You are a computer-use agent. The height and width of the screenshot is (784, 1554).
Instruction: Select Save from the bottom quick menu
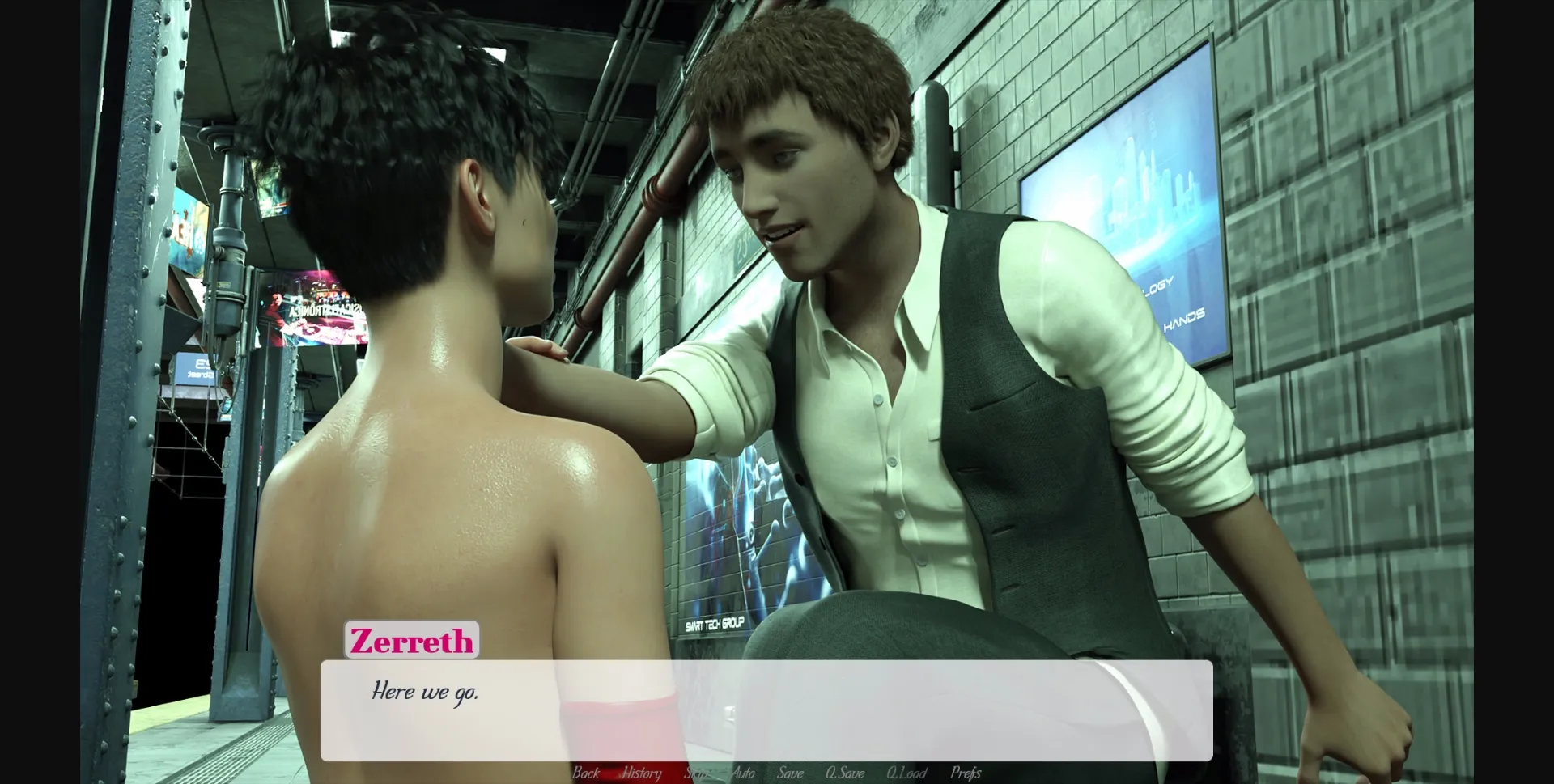pyautogui.click(x=791, y=773)
